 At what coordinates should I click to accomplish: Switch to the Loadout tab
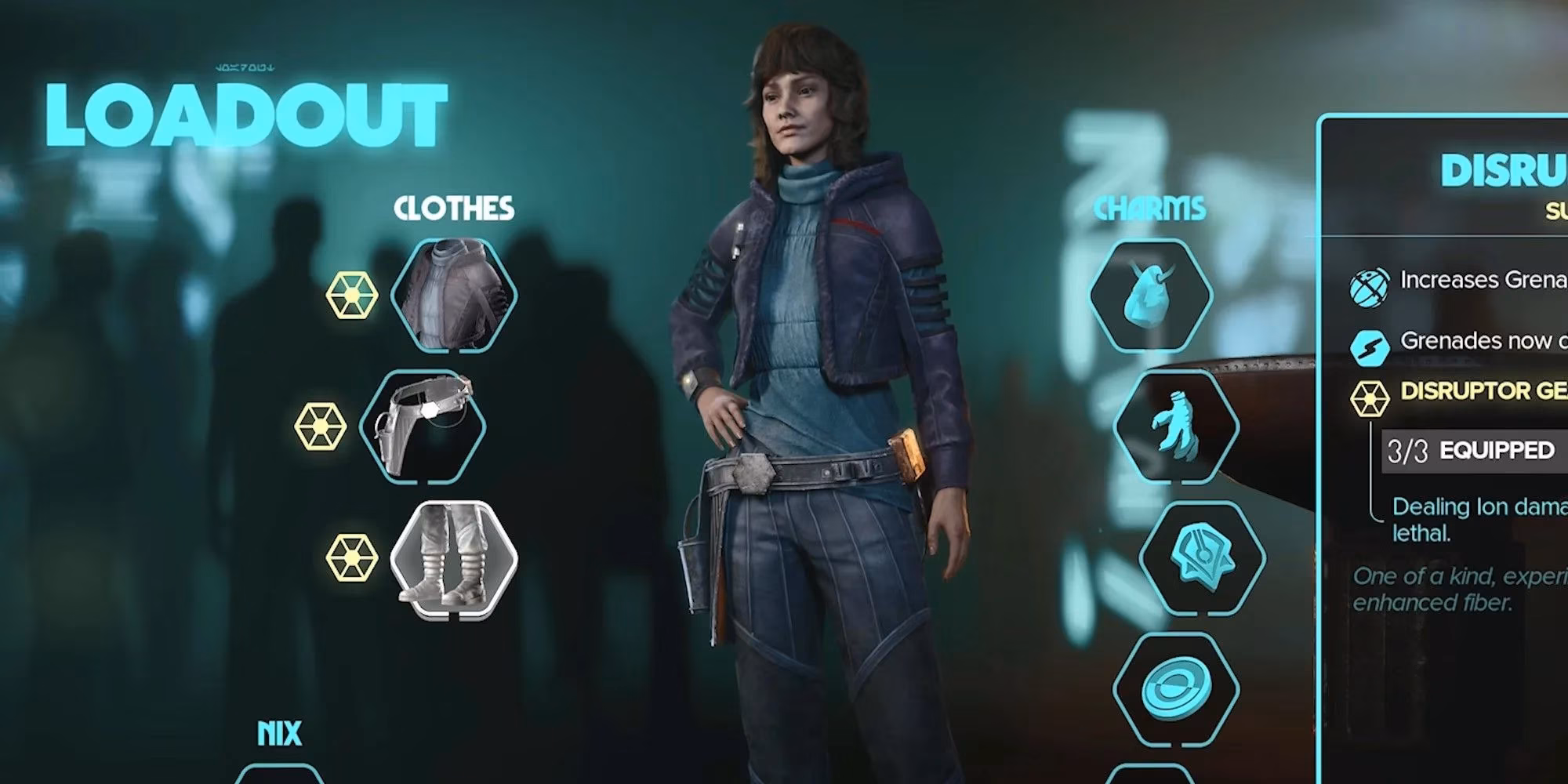243,110
